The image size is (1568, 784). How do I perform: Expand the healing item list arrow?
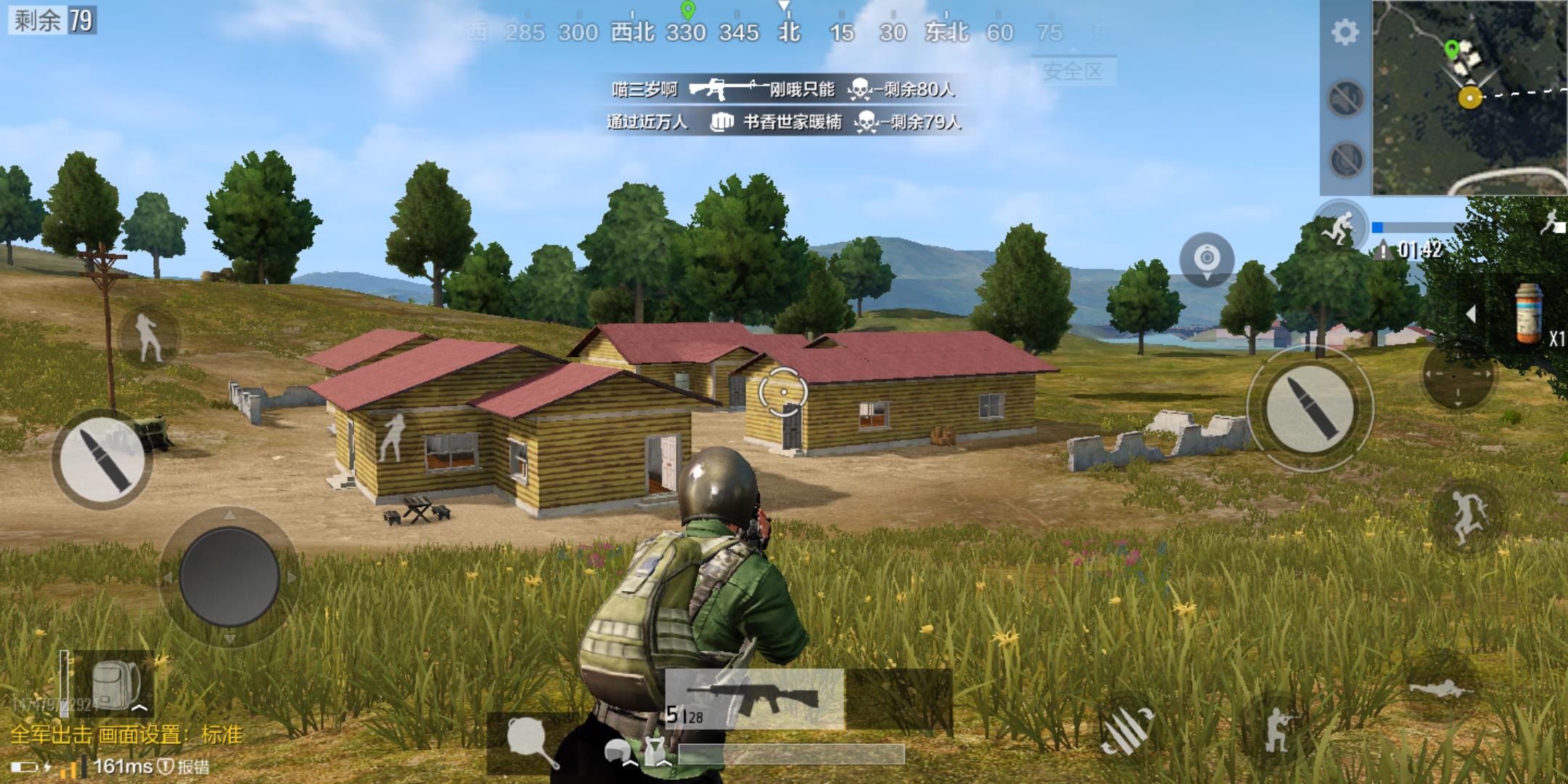(x=1471, y=314)
